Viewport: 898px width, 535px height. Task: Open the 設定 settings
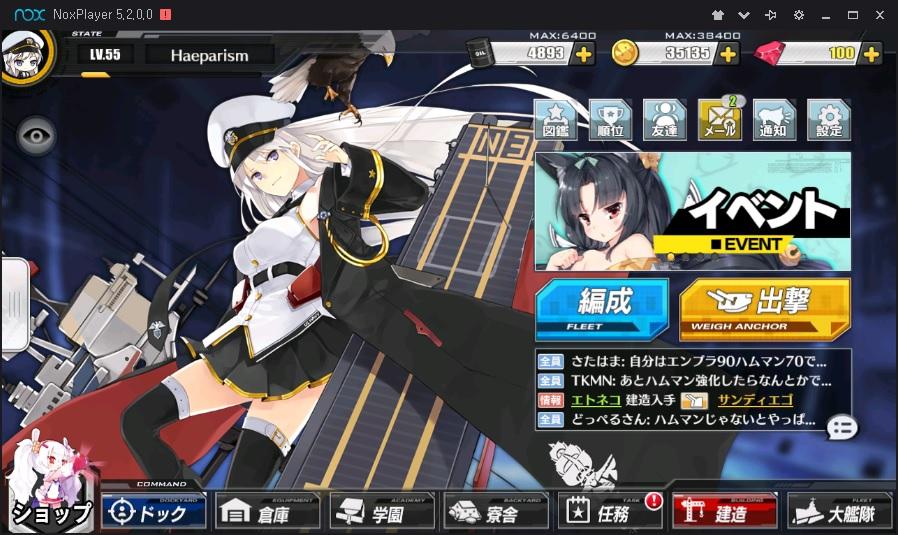(x=828, y=121)
